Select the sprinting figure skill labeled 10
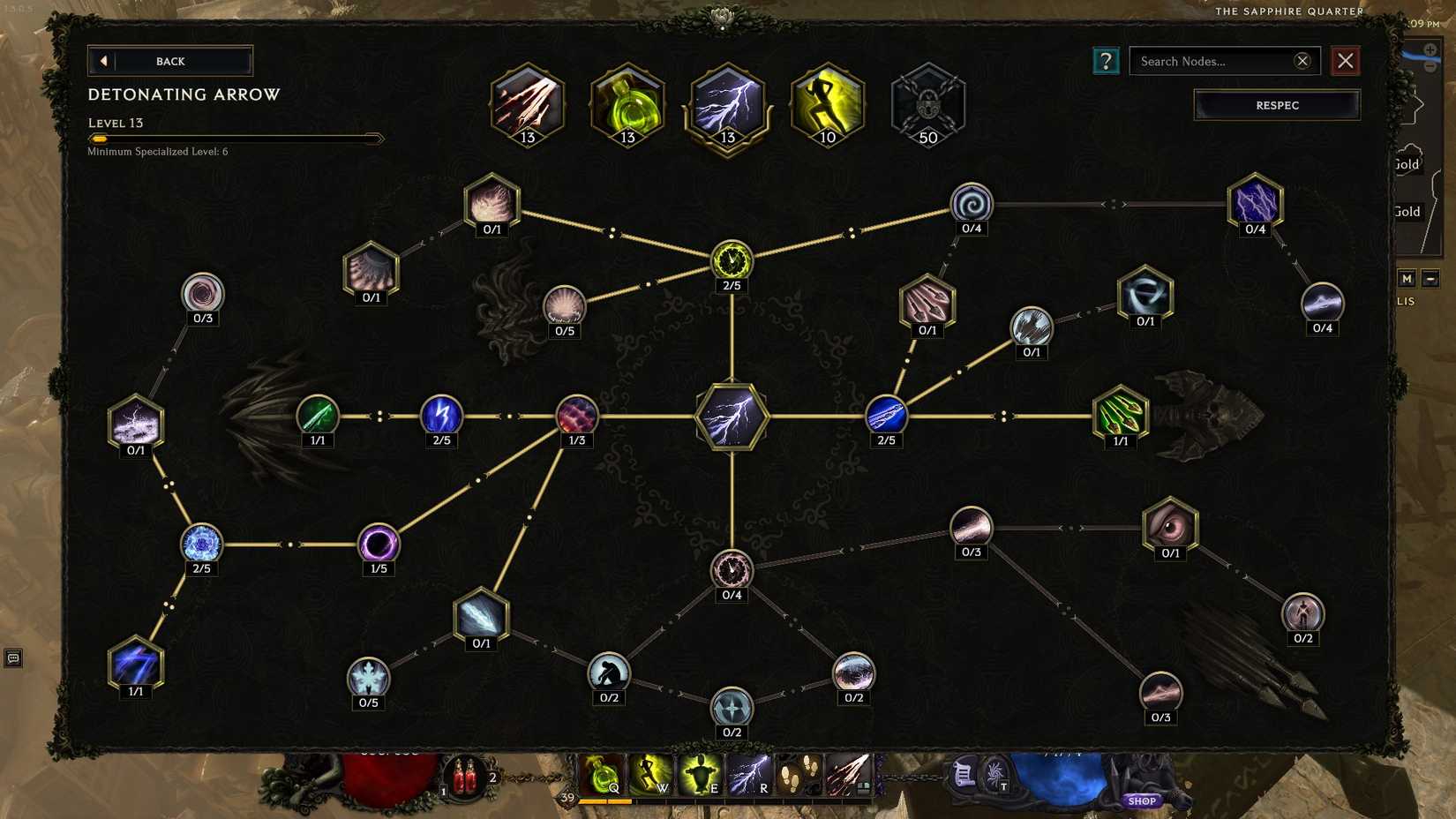1456x819 pixels. 827,104
